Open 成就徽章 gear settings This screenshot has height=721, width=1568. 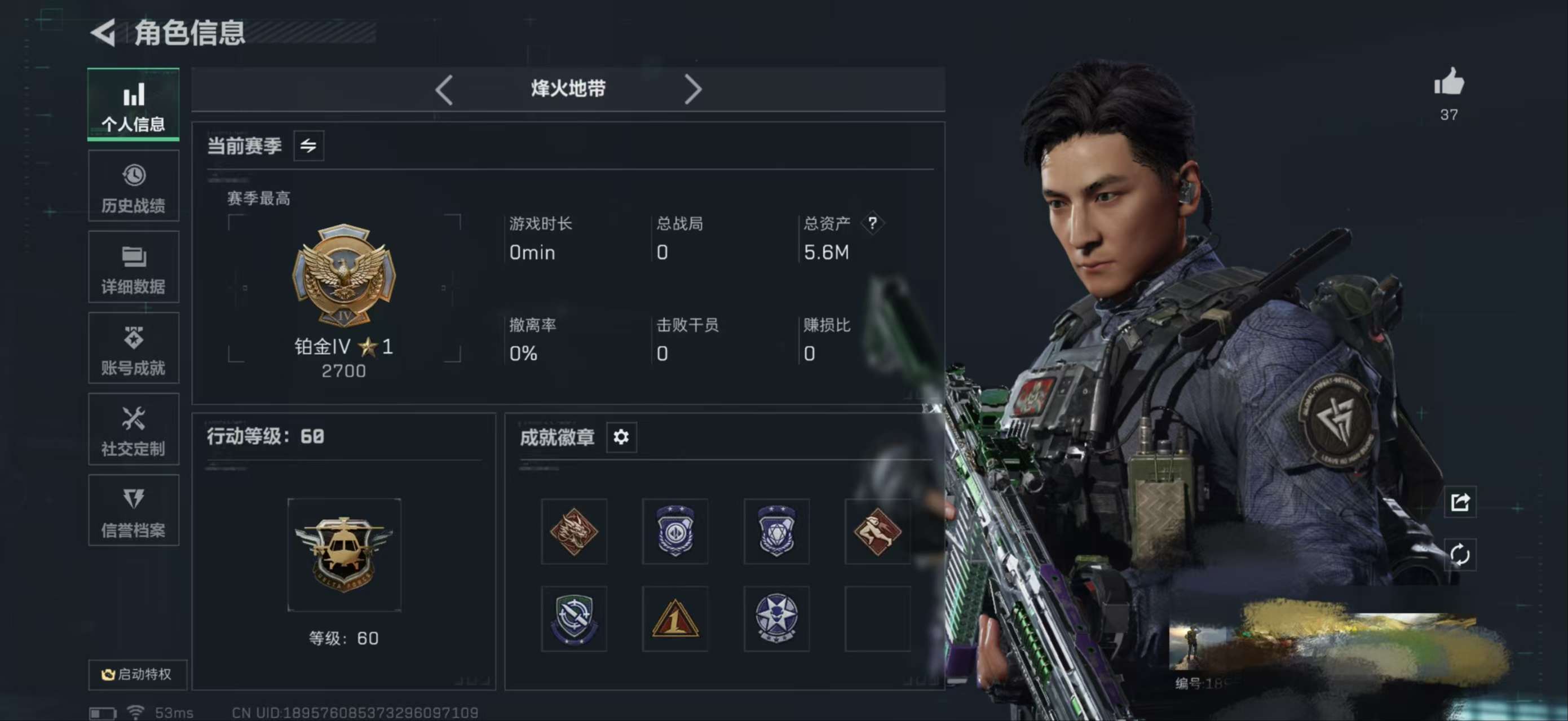[621, 437]
